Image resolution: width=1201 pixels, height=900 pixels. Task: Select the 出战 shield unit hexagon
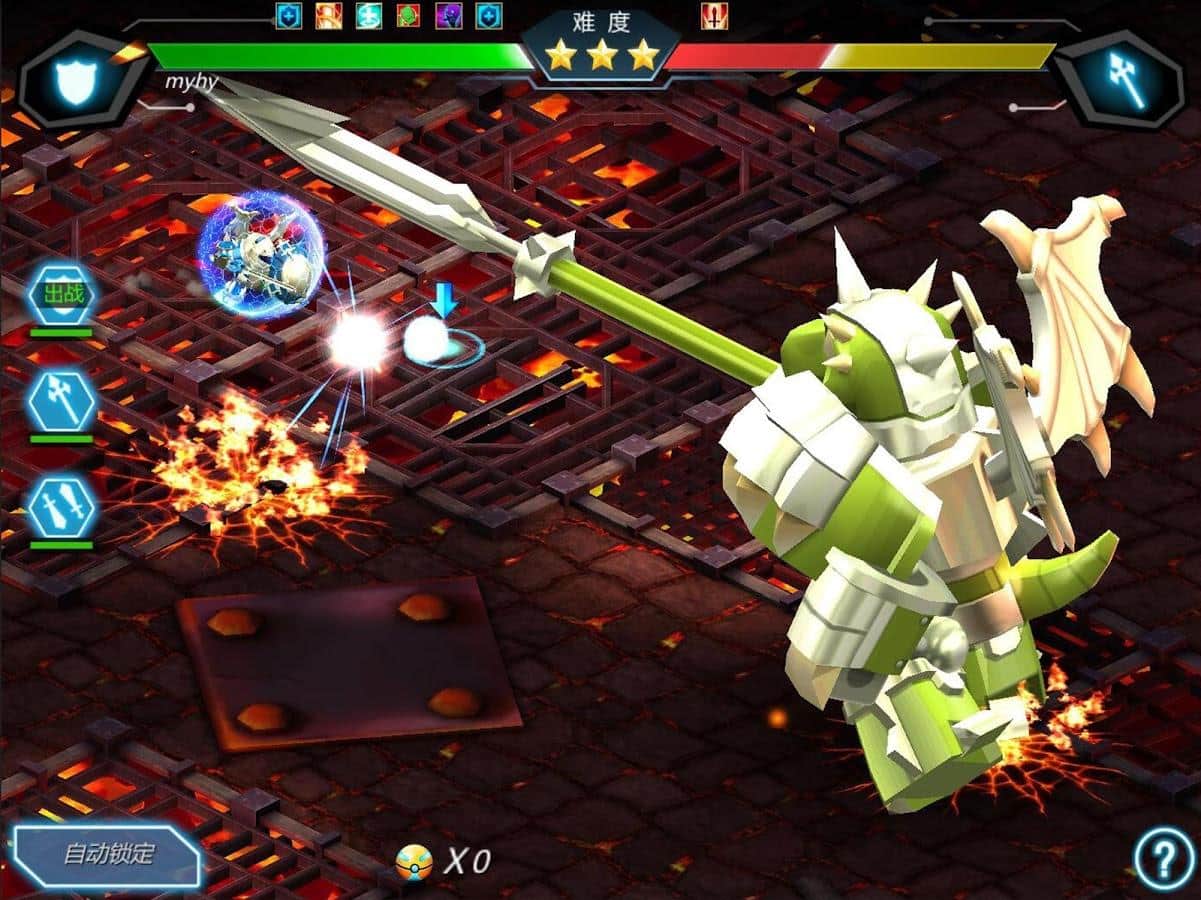62,294
